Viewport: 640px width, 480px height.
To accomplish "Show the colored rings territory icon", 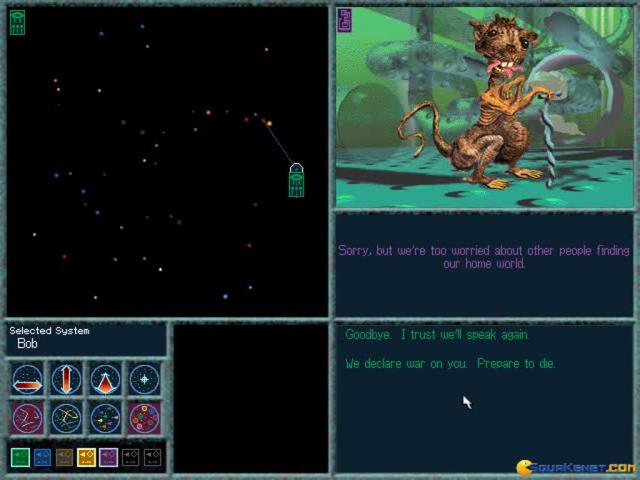I will coord(144,418).
